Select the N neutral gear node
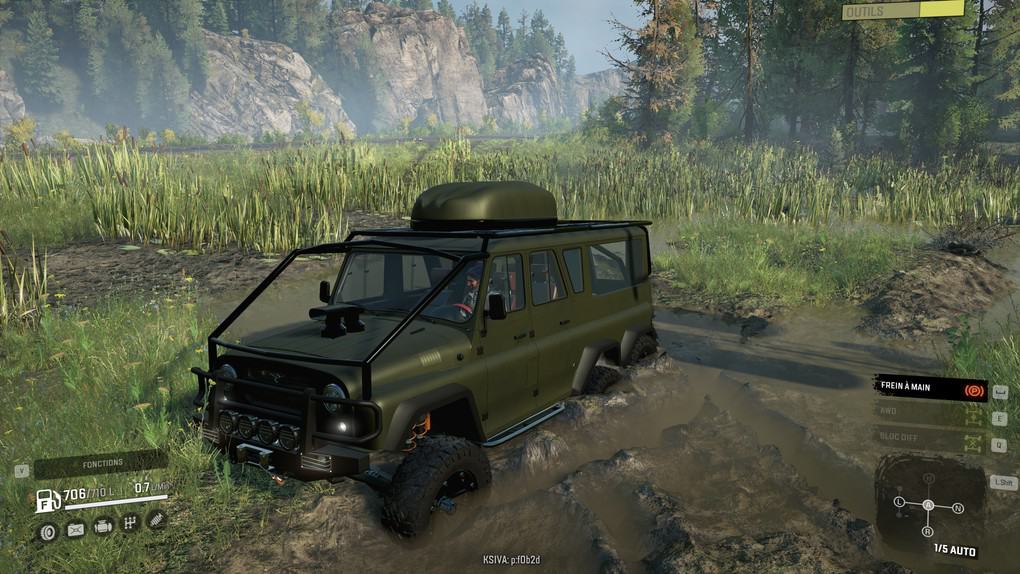This screenshot has width=1020, height=574. pyautogui.click(x=957, y=508)
